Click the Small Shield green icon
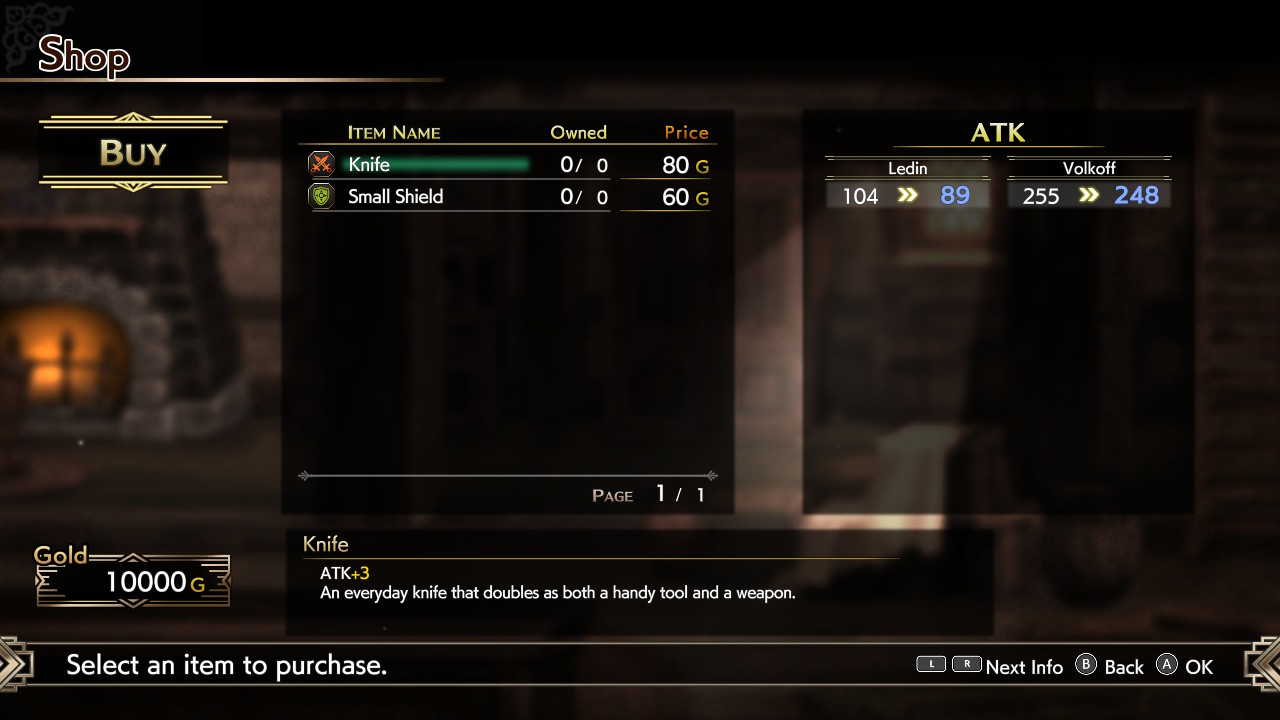Screen dimensions: 1280x720 [321, 197]
